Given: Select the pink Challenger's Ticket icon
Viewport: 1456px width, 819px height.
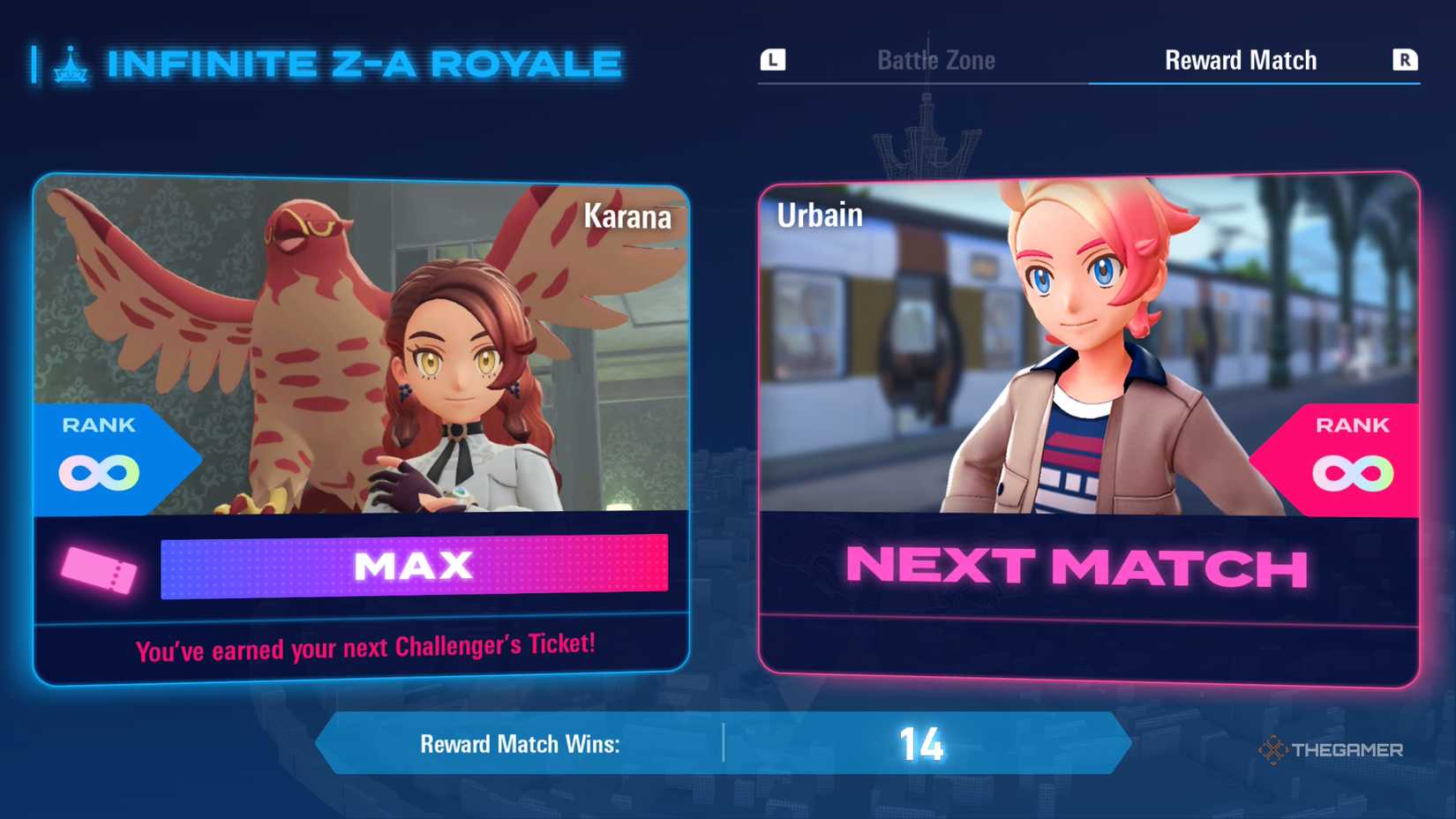Looking at the screenshot, I should 97,569.
